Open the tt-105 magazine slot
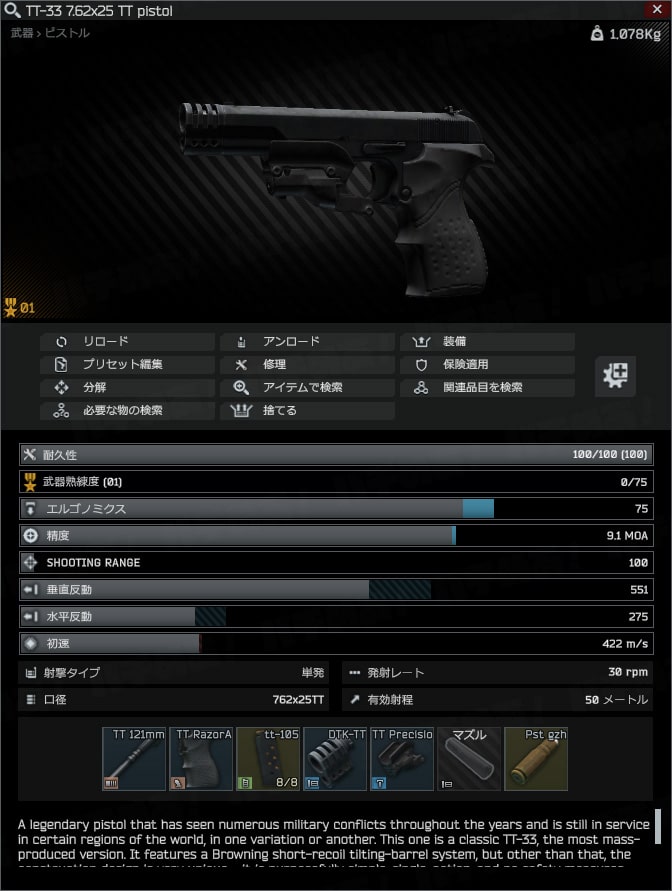 click(268, 759)
